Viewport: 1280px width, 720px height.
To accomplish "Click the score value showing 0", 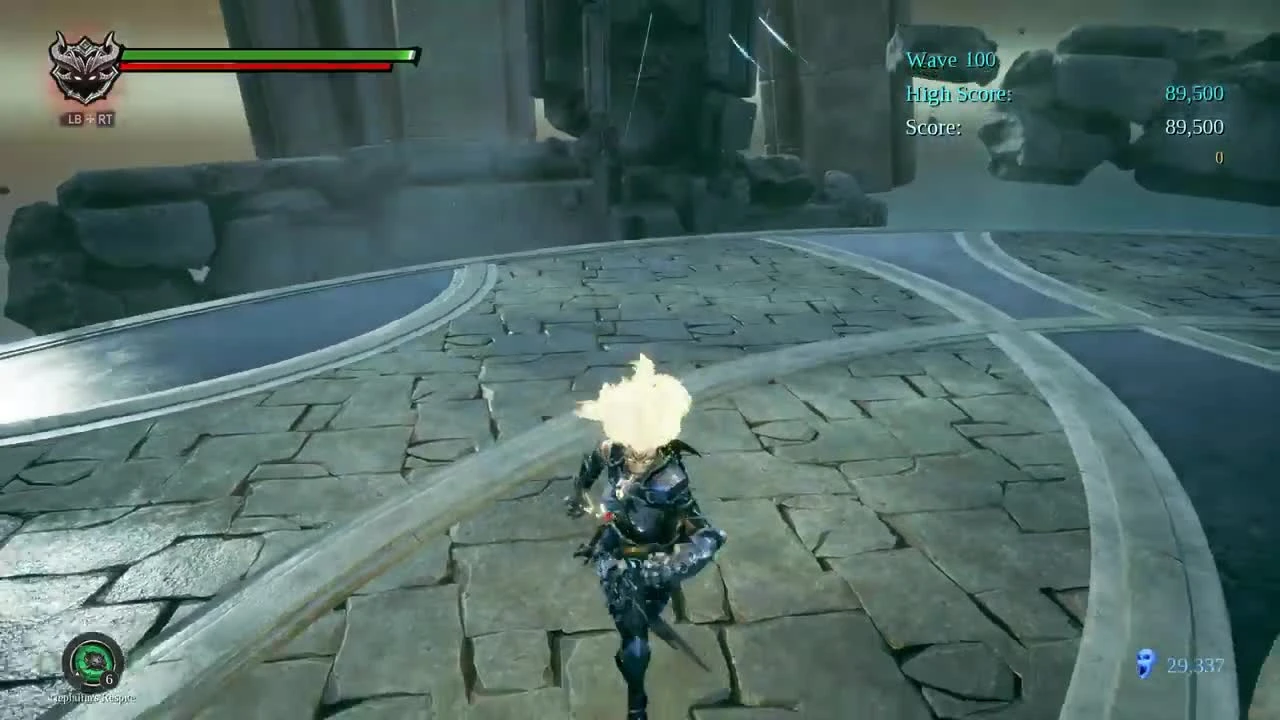I will 1219,157.
